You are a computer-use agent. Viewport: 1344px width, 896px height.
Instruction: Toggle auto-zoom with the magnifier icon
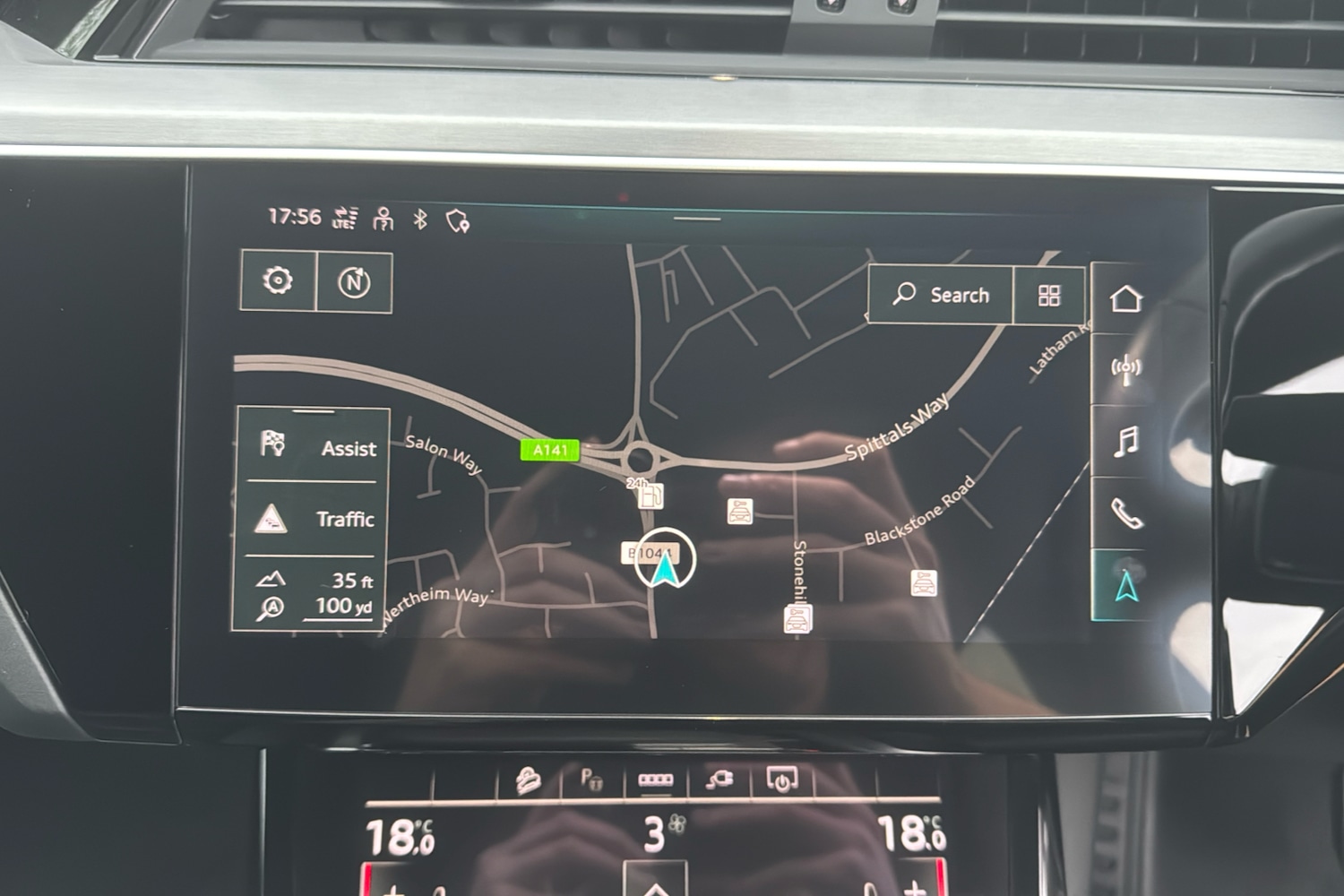tap(269, 607)
